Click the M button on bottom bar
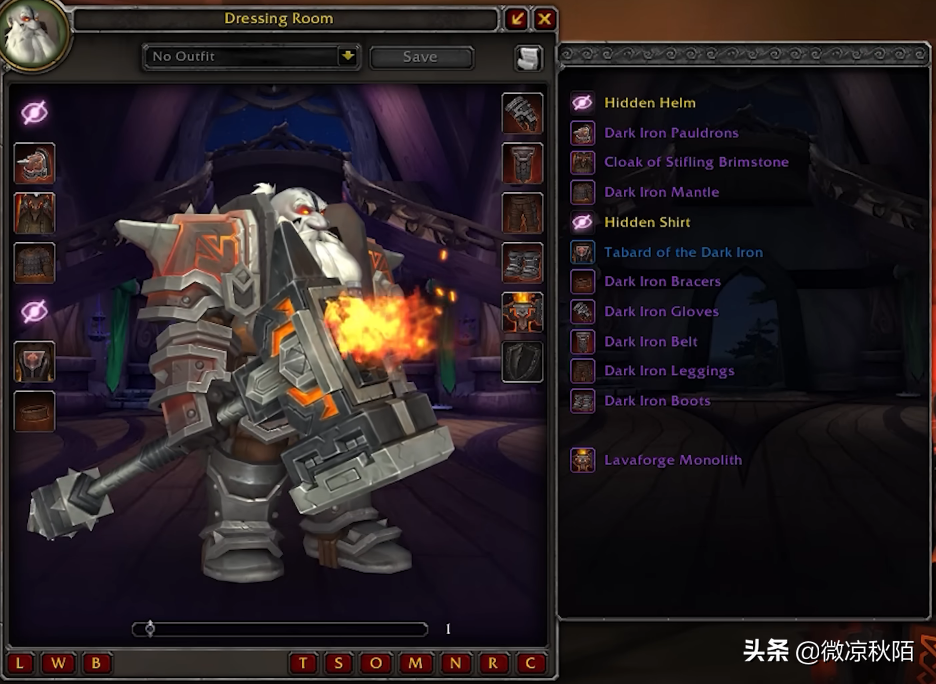This screenshot has height=684, width=936. click(x=417, y=663)
